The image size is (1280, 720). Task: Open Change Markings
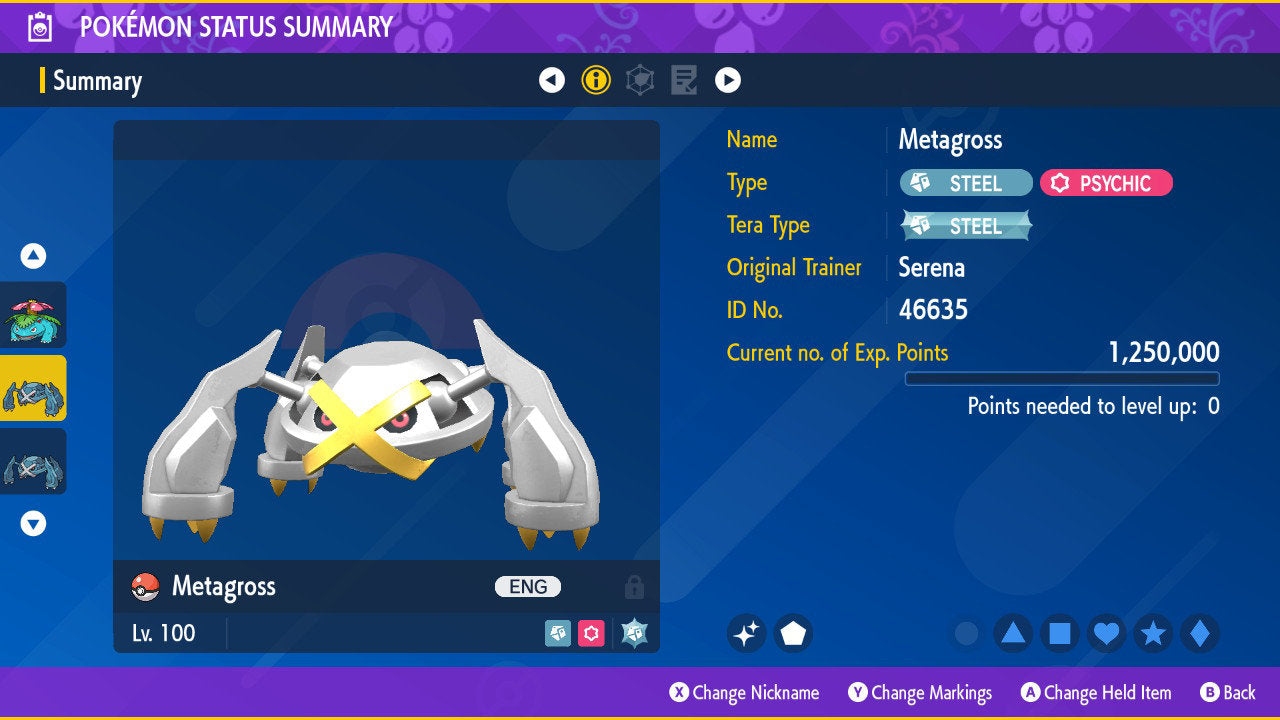click(x=921, y=692)
